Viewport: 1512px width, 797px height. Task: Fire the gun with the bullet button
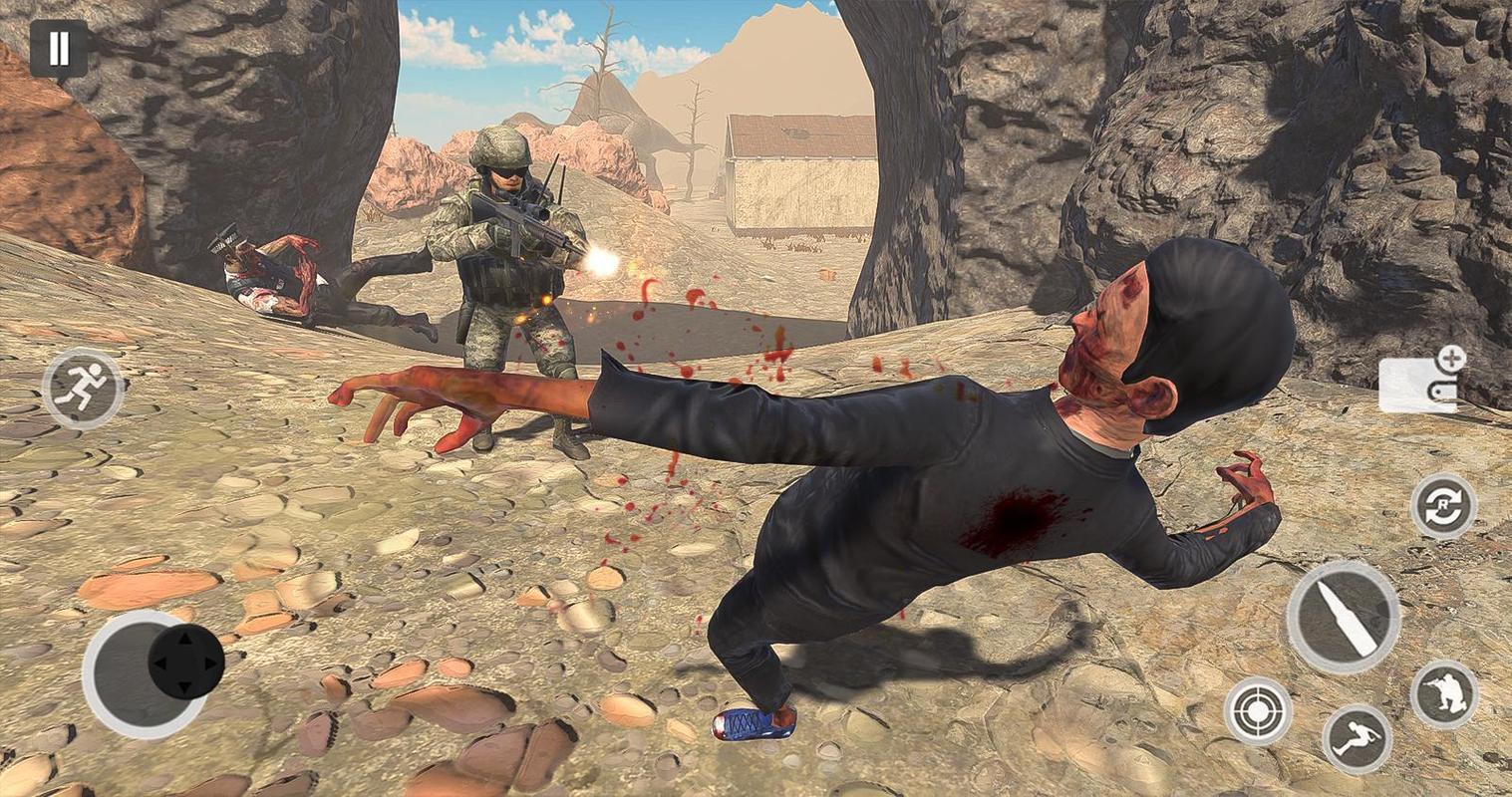click(x=1343, y=617)
